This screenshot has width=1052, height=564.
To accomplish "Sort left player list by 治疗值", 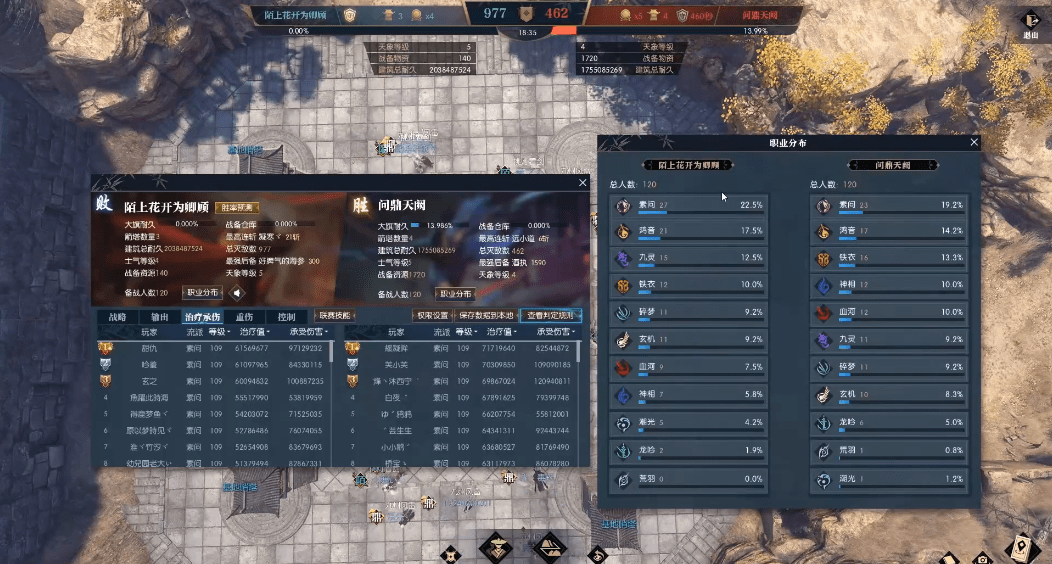I will tap(252, 331).
